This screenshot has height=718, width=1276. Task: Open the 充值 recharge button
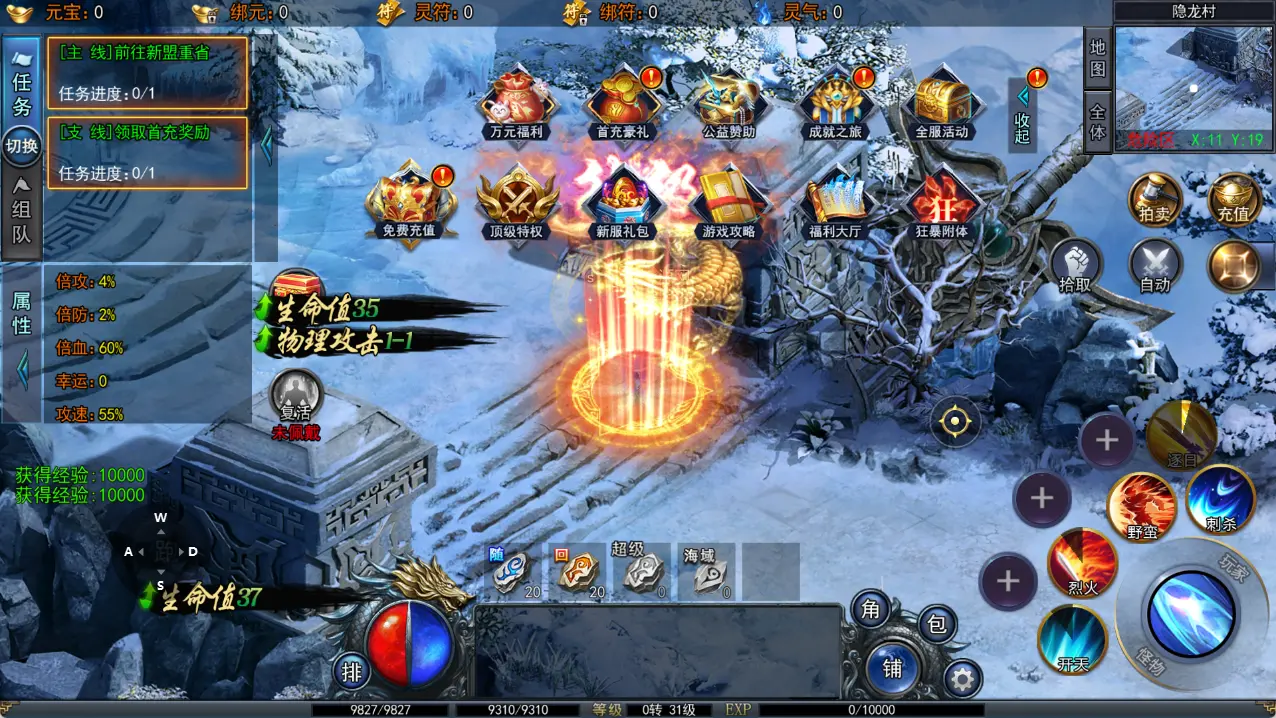[x=1234, y=199]
